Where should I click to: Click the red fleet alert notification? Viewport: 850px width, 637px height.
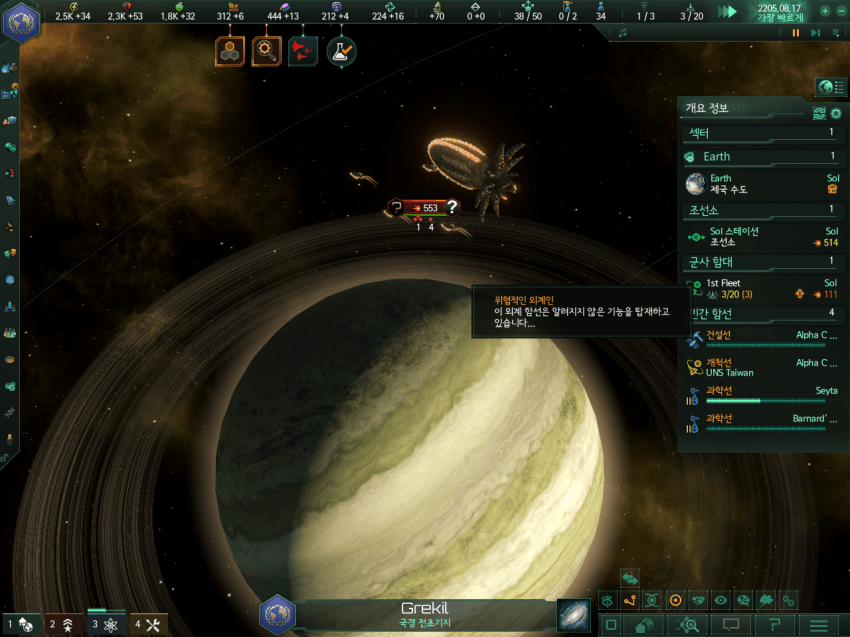coord(303,50)
